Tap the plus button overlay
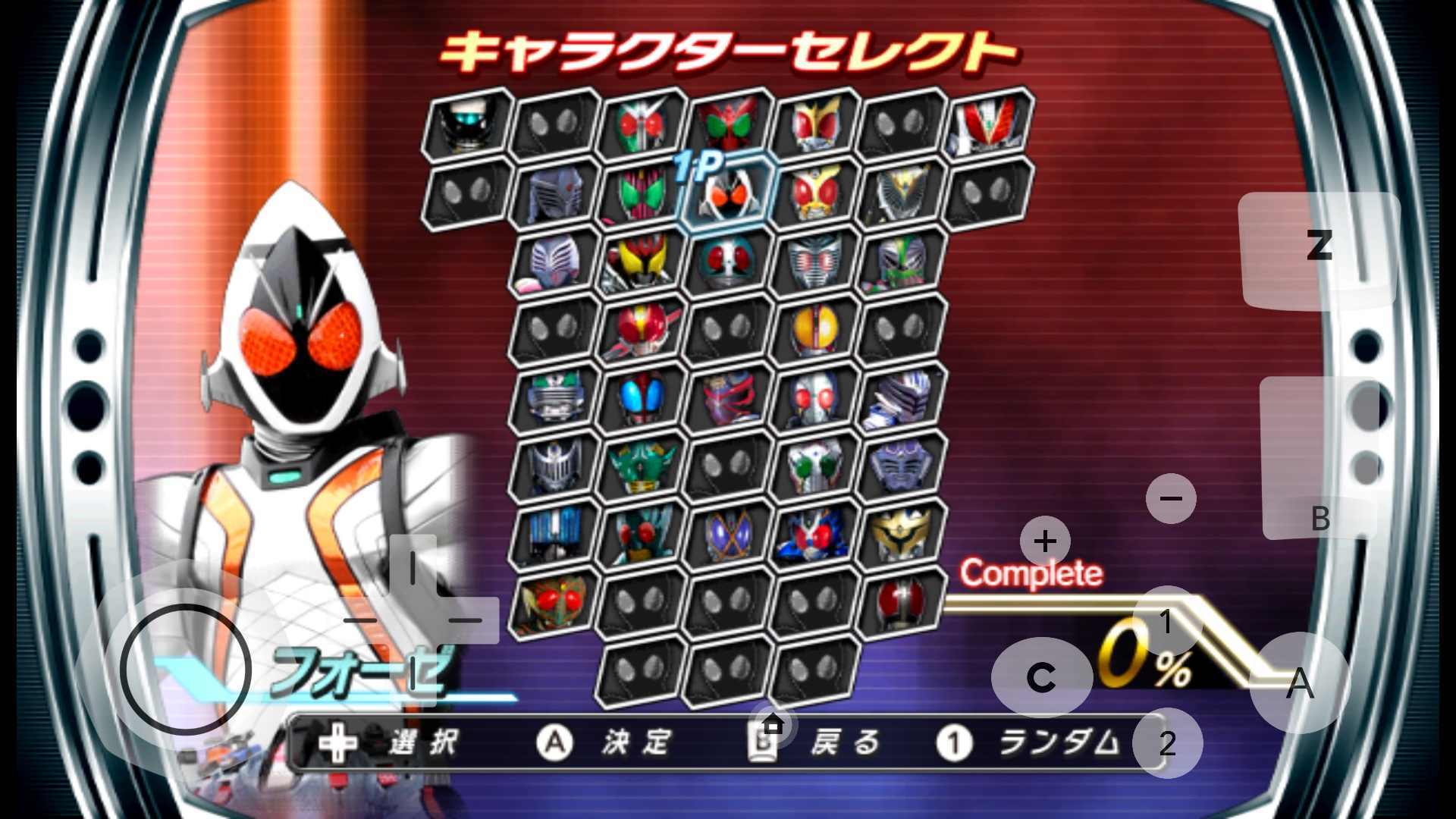Screen dimensions: 1456x819 point(1046,541)
